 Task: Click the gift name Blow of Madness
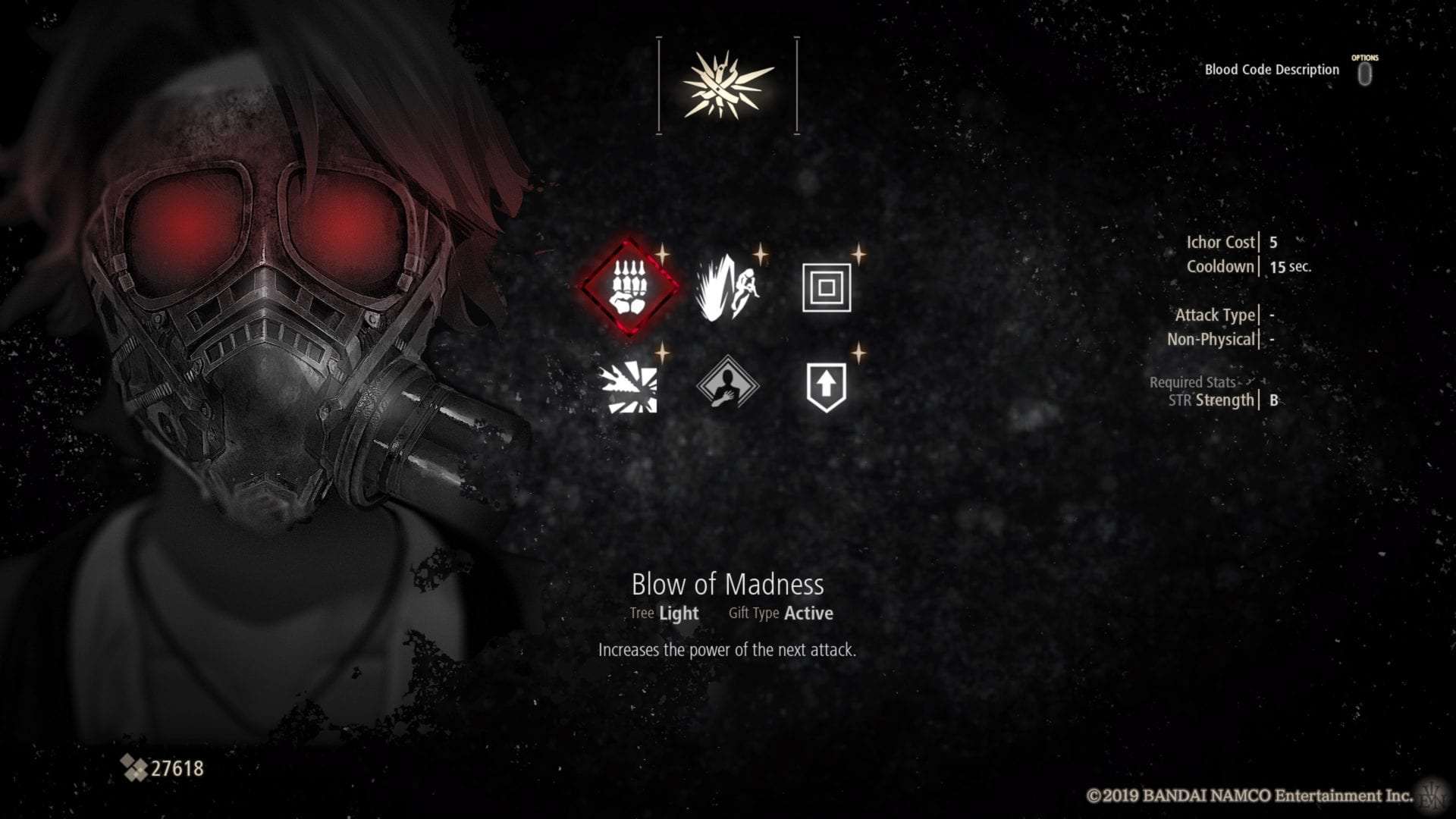pos(728,585)
